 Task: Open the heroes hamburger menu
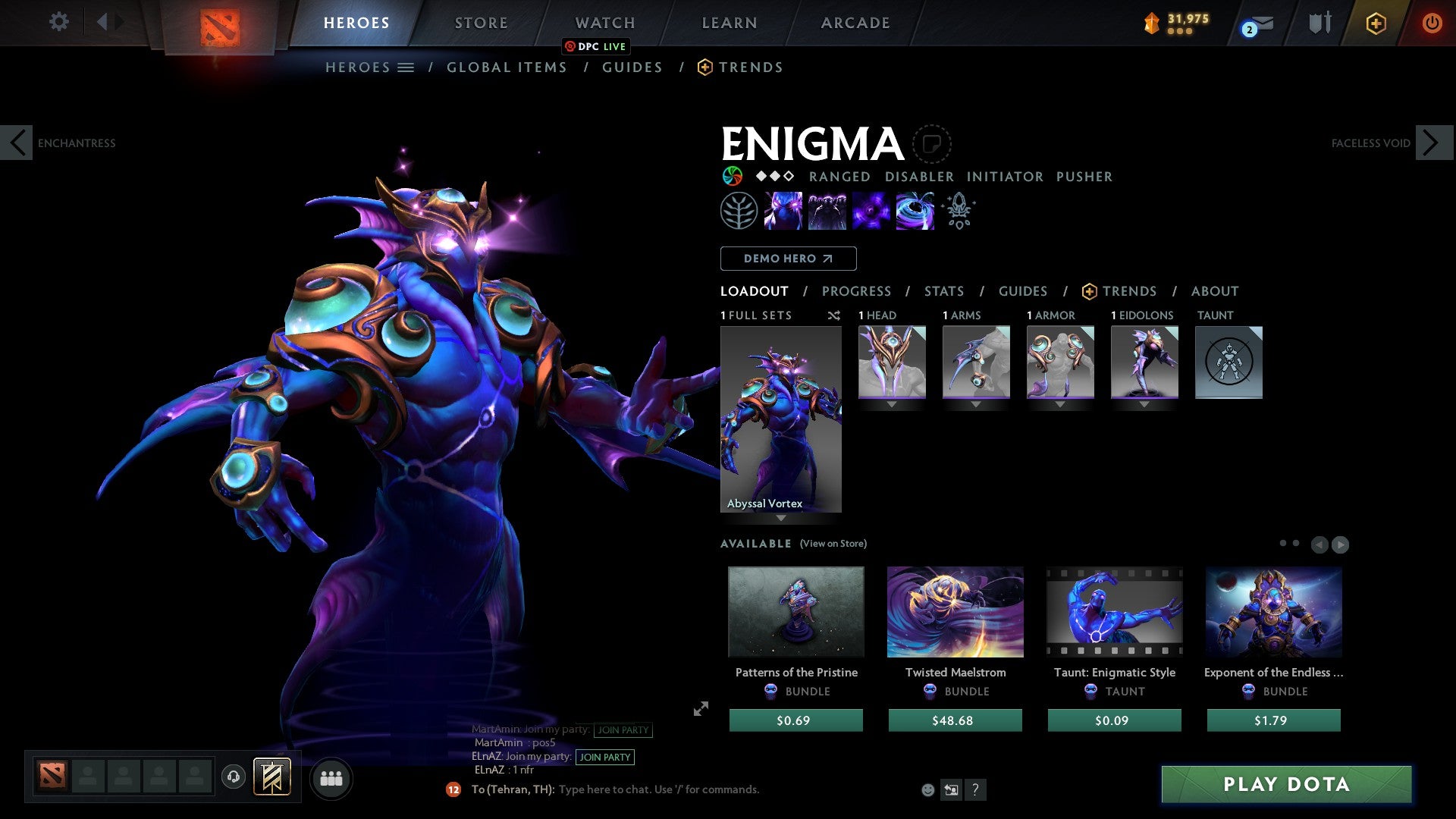point(406,67)
